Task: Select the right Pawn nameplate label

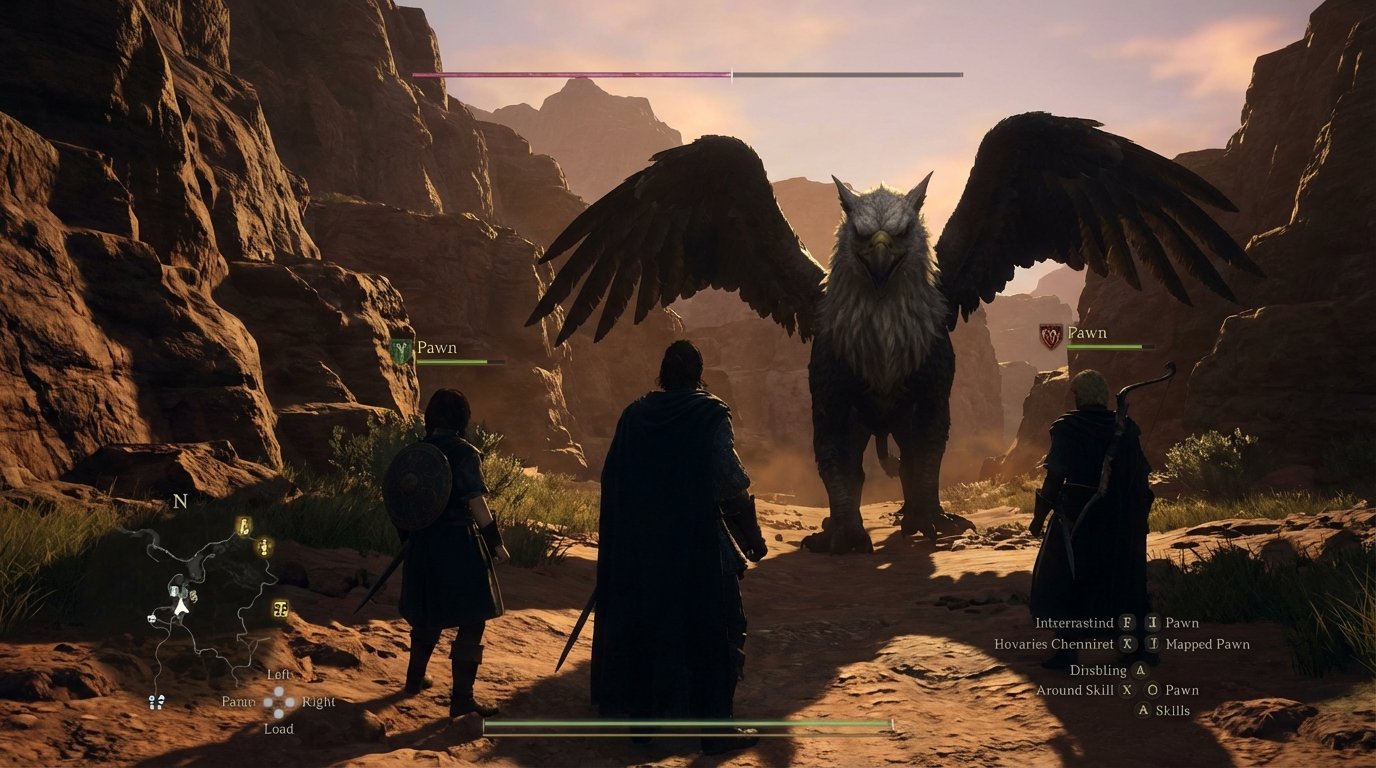Action: click(x=1087, y=331)
